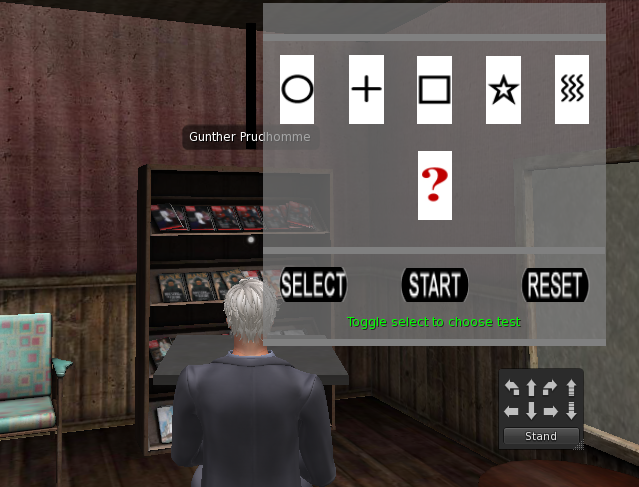Strafe right with the straight right arrow
The height and width of the screenshot is (487, 639).
[551, 411]
